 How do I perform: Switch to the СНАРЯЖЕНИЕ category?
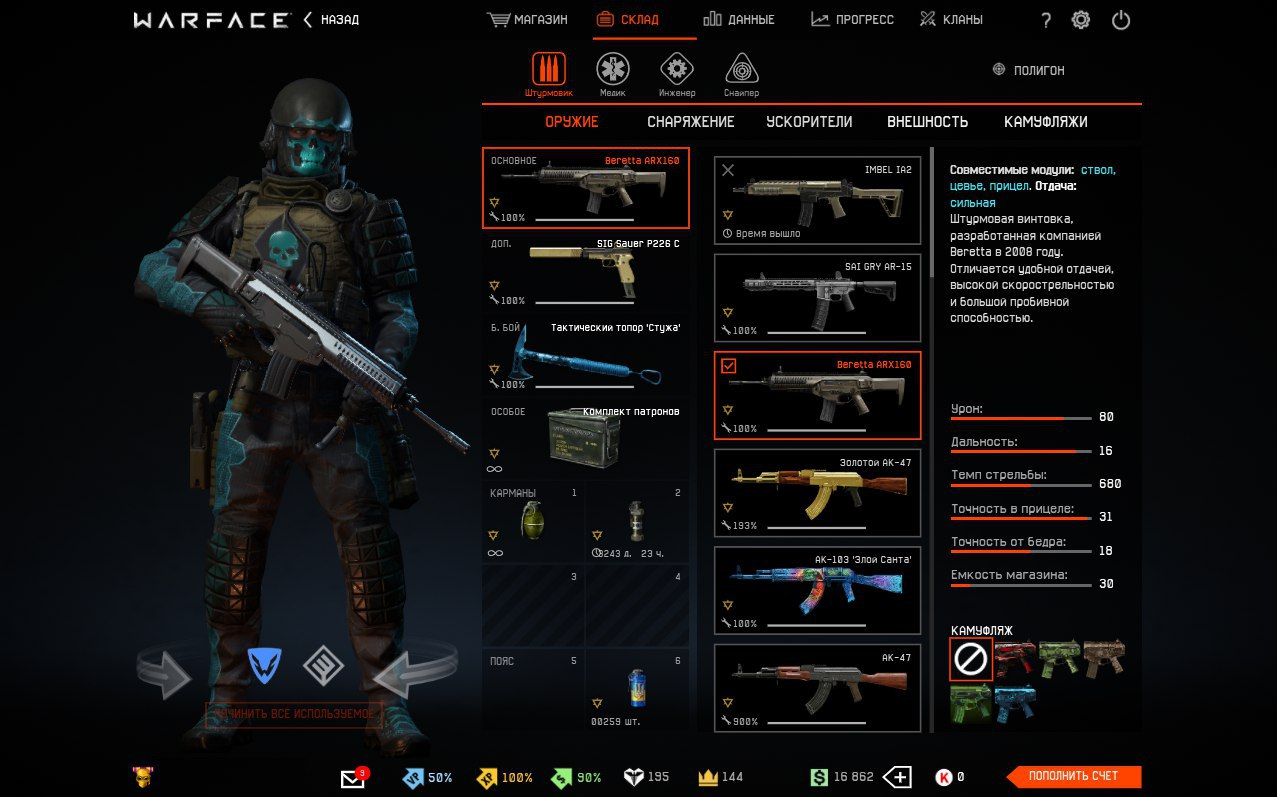tap(690, 122)
